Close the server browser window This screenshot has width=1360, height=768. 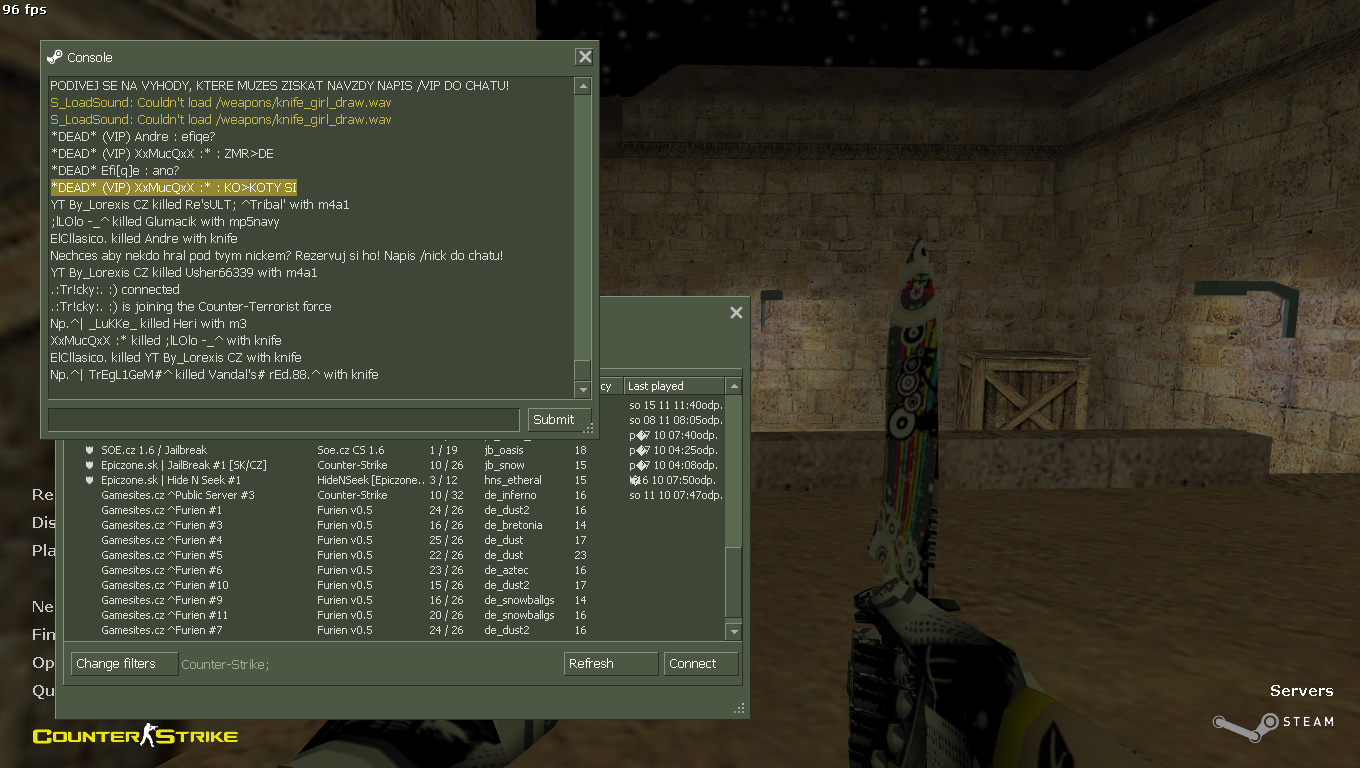point(736,313)
